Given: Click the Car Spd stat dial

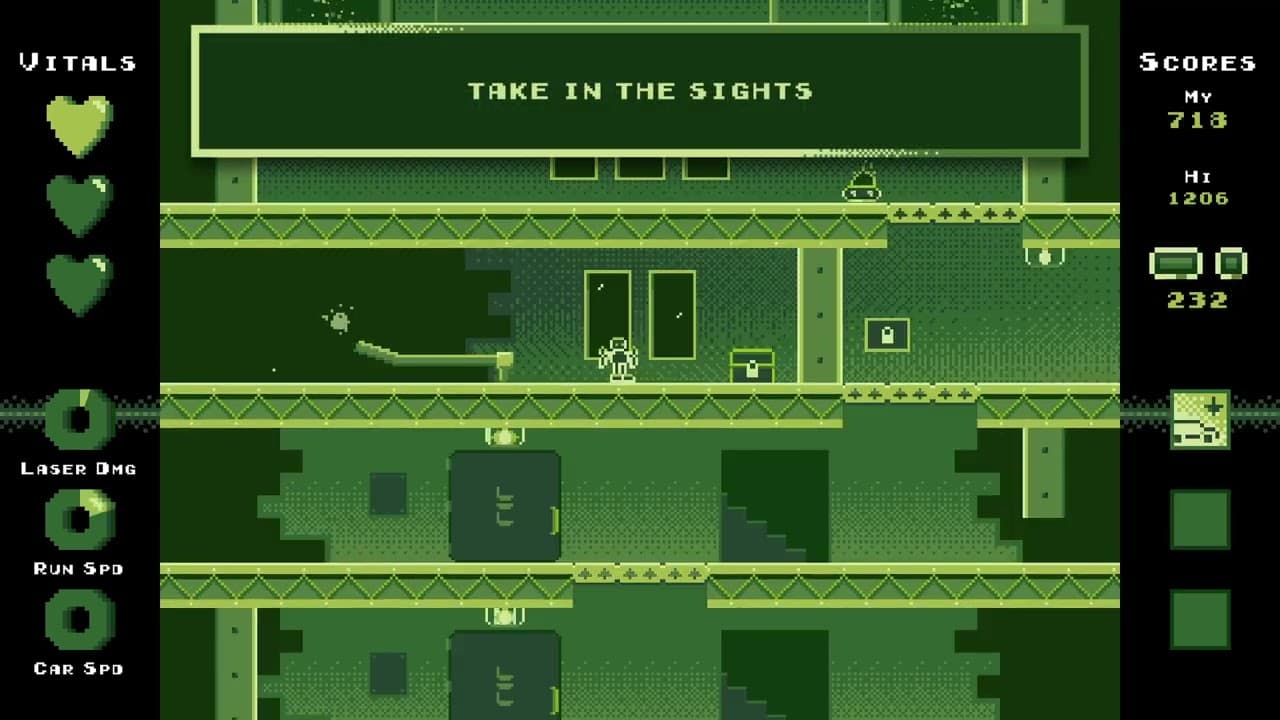Looking at the screenshot, I should [x=79, y=620].
